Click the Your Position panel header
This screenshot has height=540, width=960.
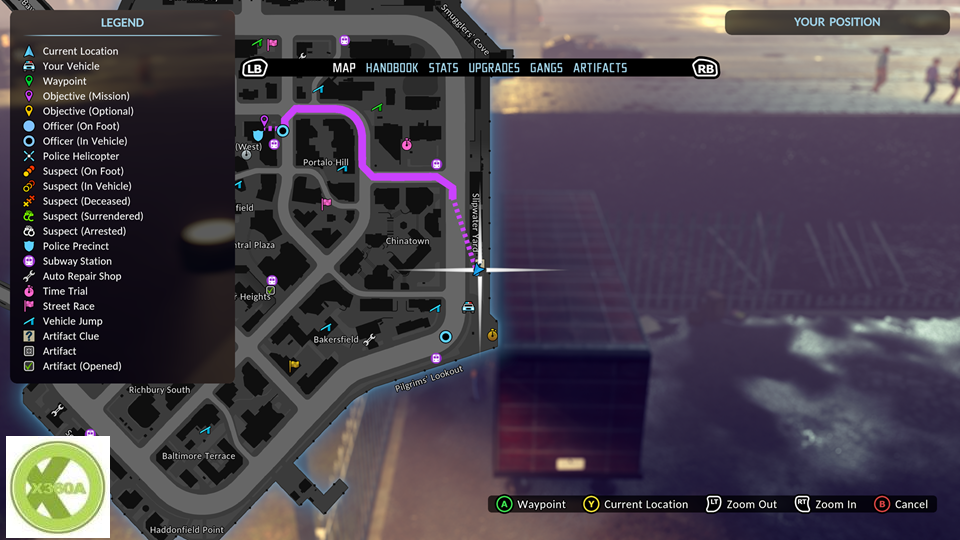(837, 22)
